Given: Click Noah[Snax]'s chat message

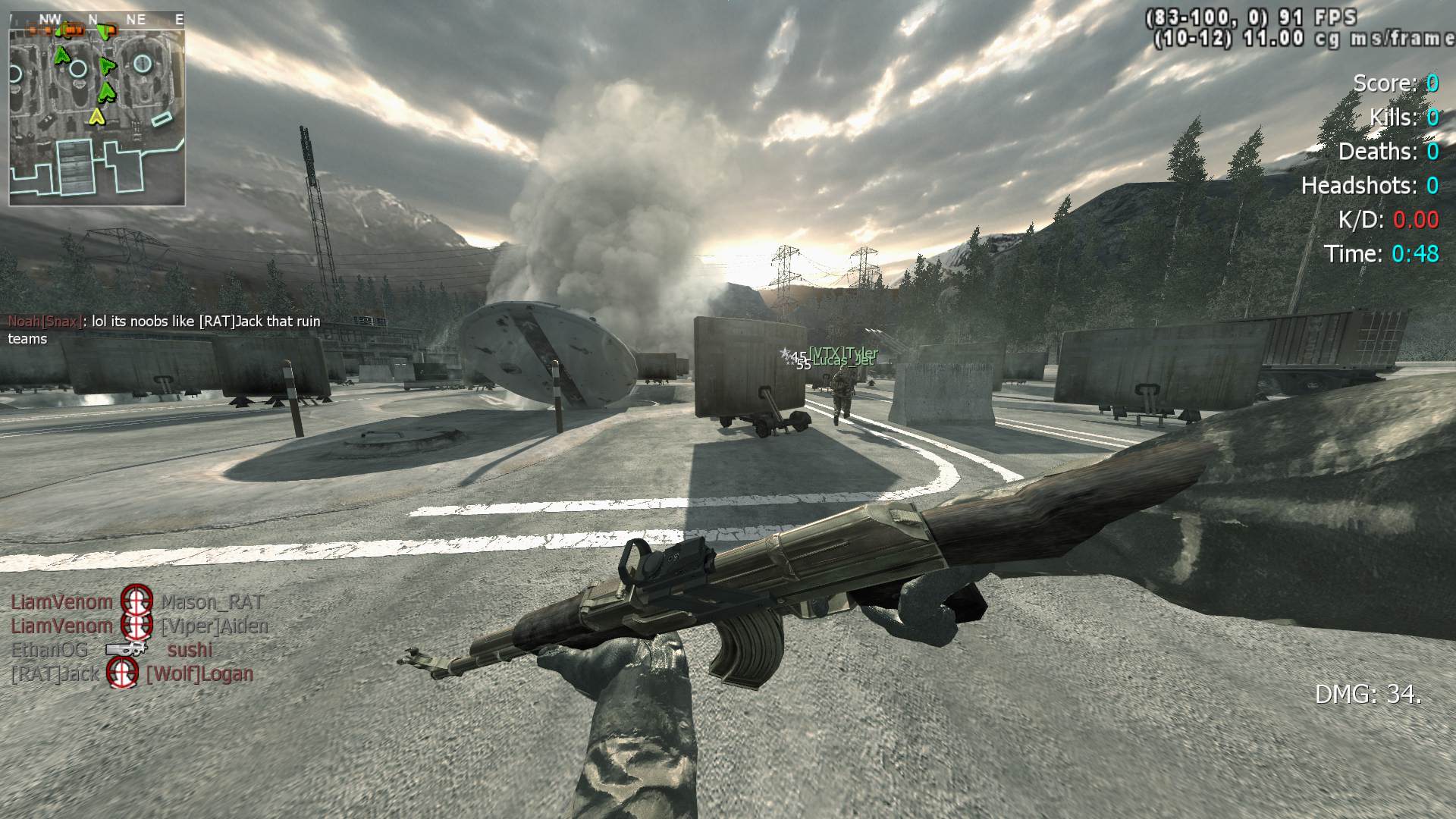Looking at the screenshot, I should [164, 330].
